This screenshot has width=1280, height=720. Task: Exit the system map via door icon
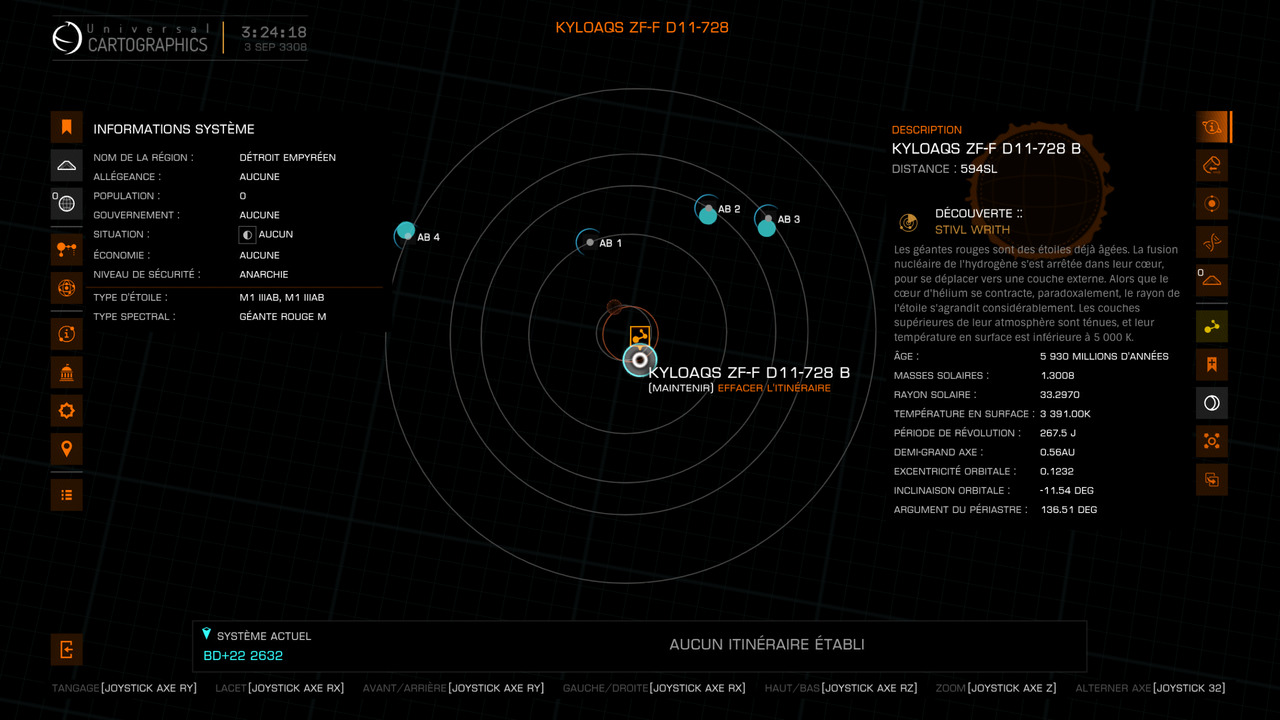tap(67, 650)
